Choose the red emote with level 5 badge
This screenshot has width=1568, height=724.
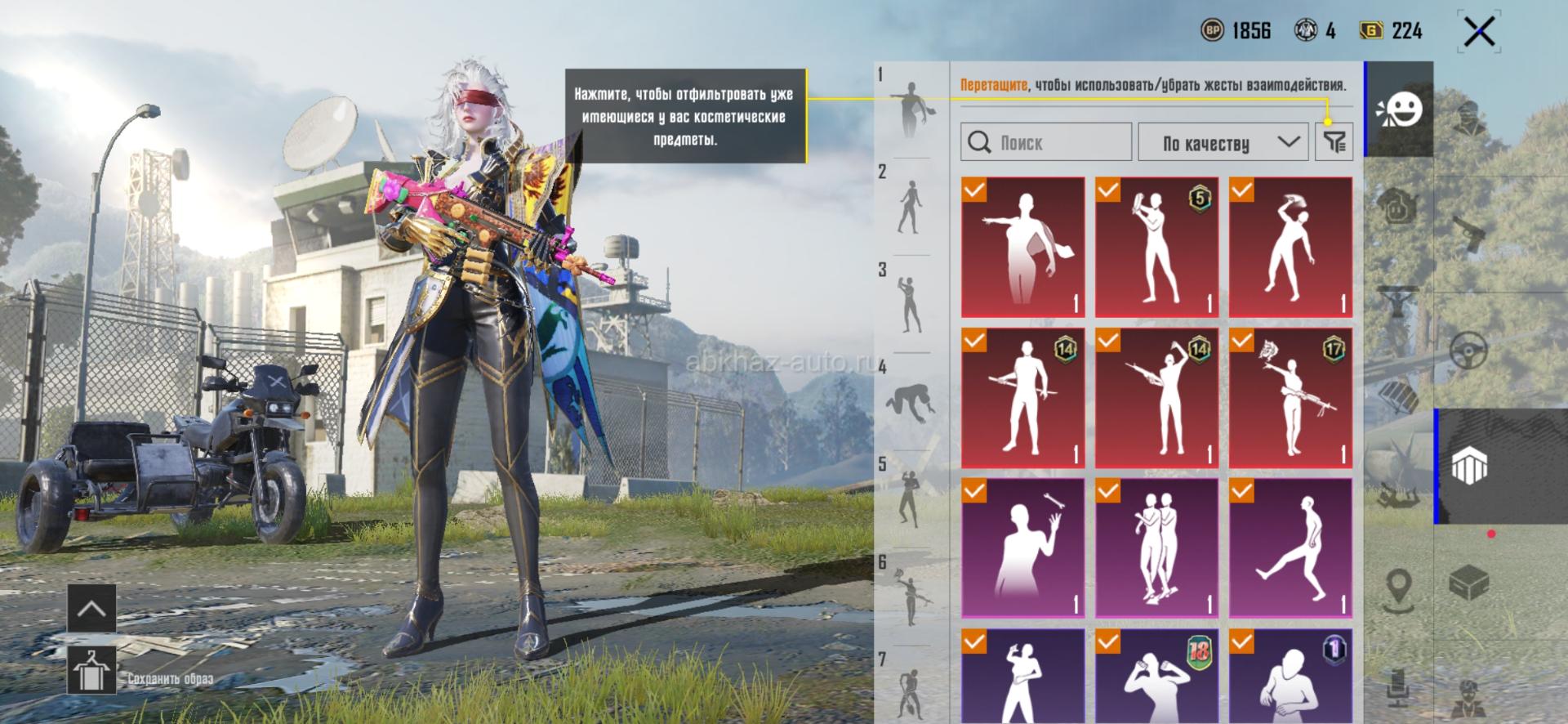click(1156, 247)
